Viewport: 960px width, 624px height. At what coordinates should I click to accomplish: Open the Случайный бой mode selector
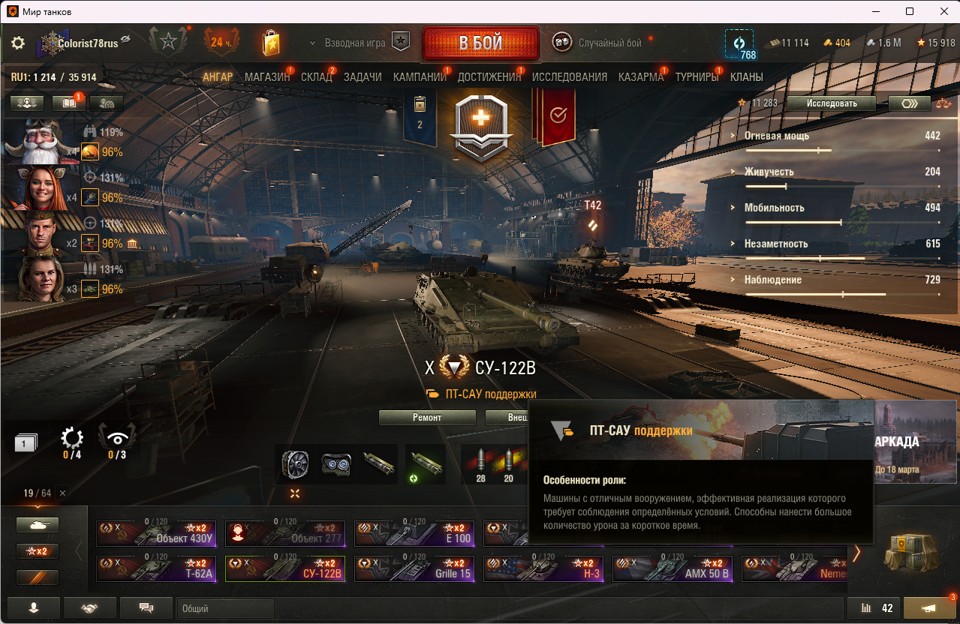pyautogui.click(x=600, y=43)
